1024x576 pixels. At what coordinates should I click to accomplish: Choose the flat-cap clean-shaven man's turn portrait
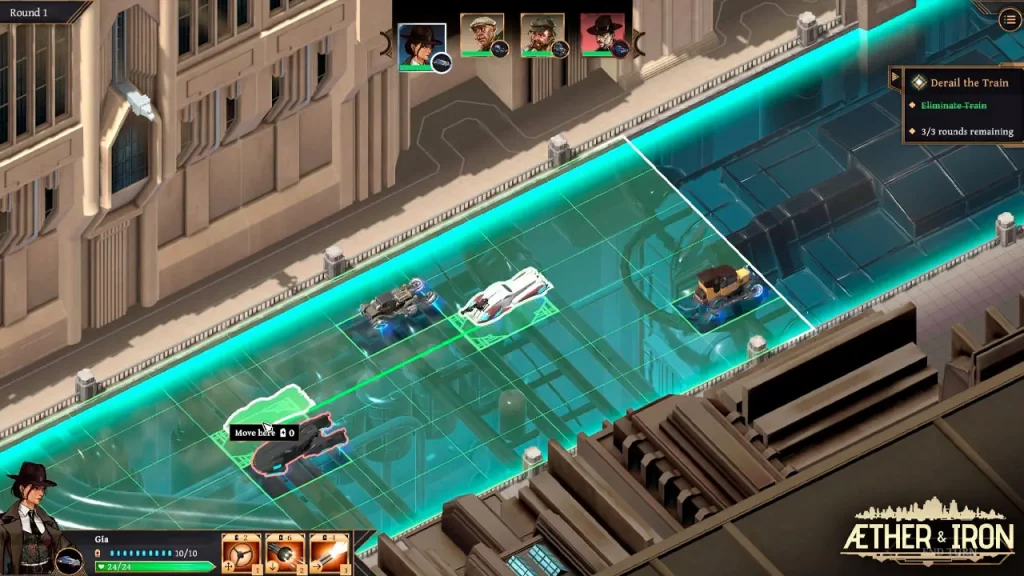click(481, 36)
